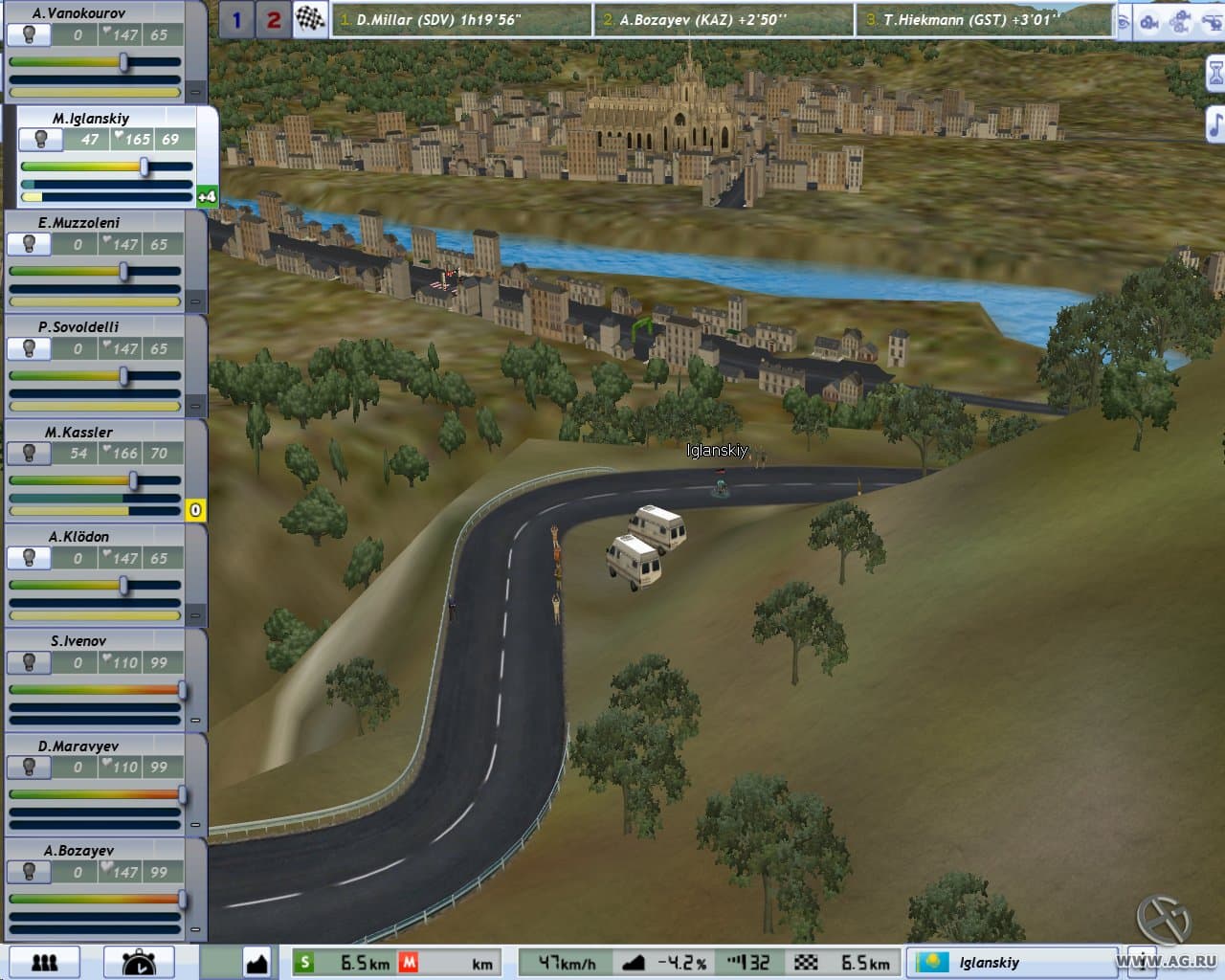The height and width of the screenshot is (980, 1225).
Task: Toggle A.Vanokourov's lightbulb control
Action: (32, 34)
